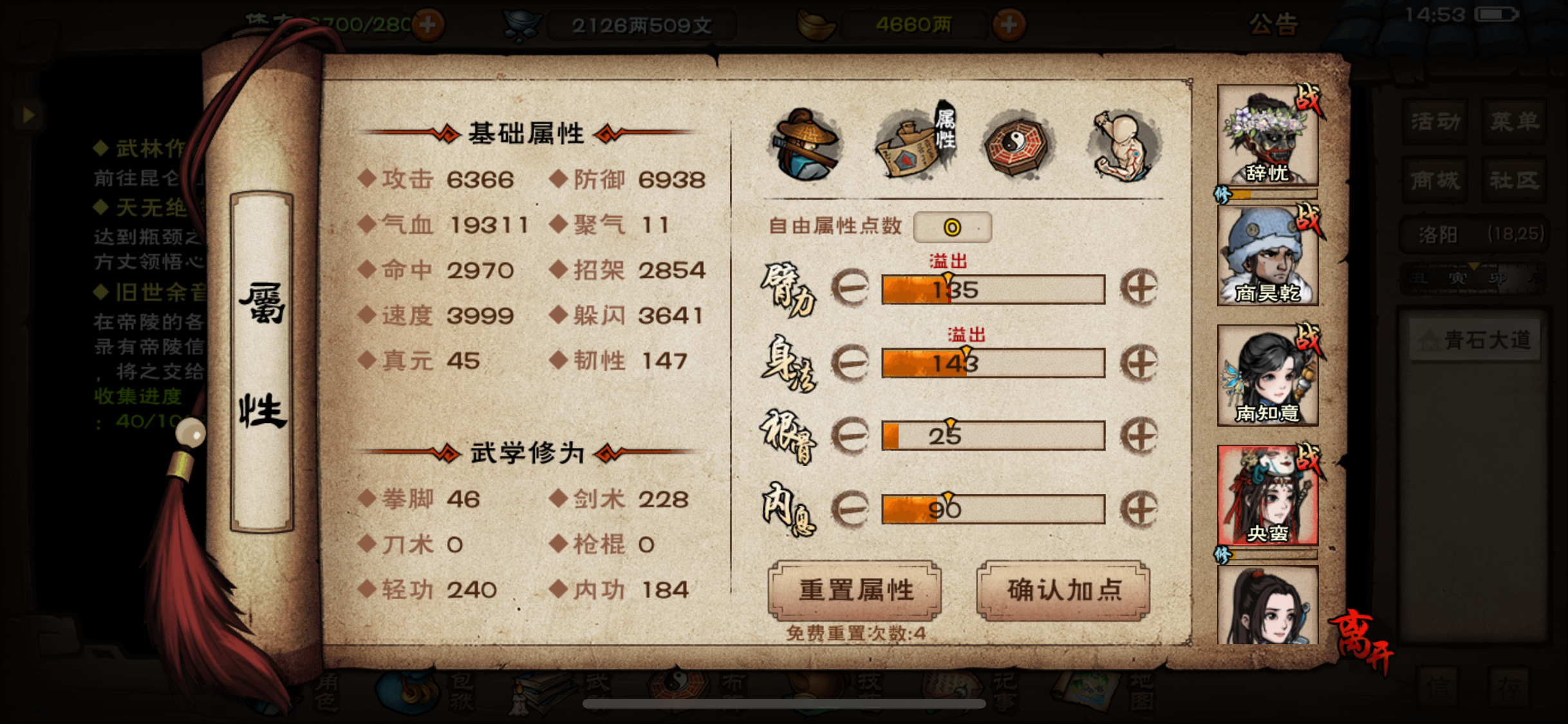Viewport: 1568px width, 724px height.
Task: Select teammate 南知意 portrait
Action: pyautogui.click(x=1267, y=373)
